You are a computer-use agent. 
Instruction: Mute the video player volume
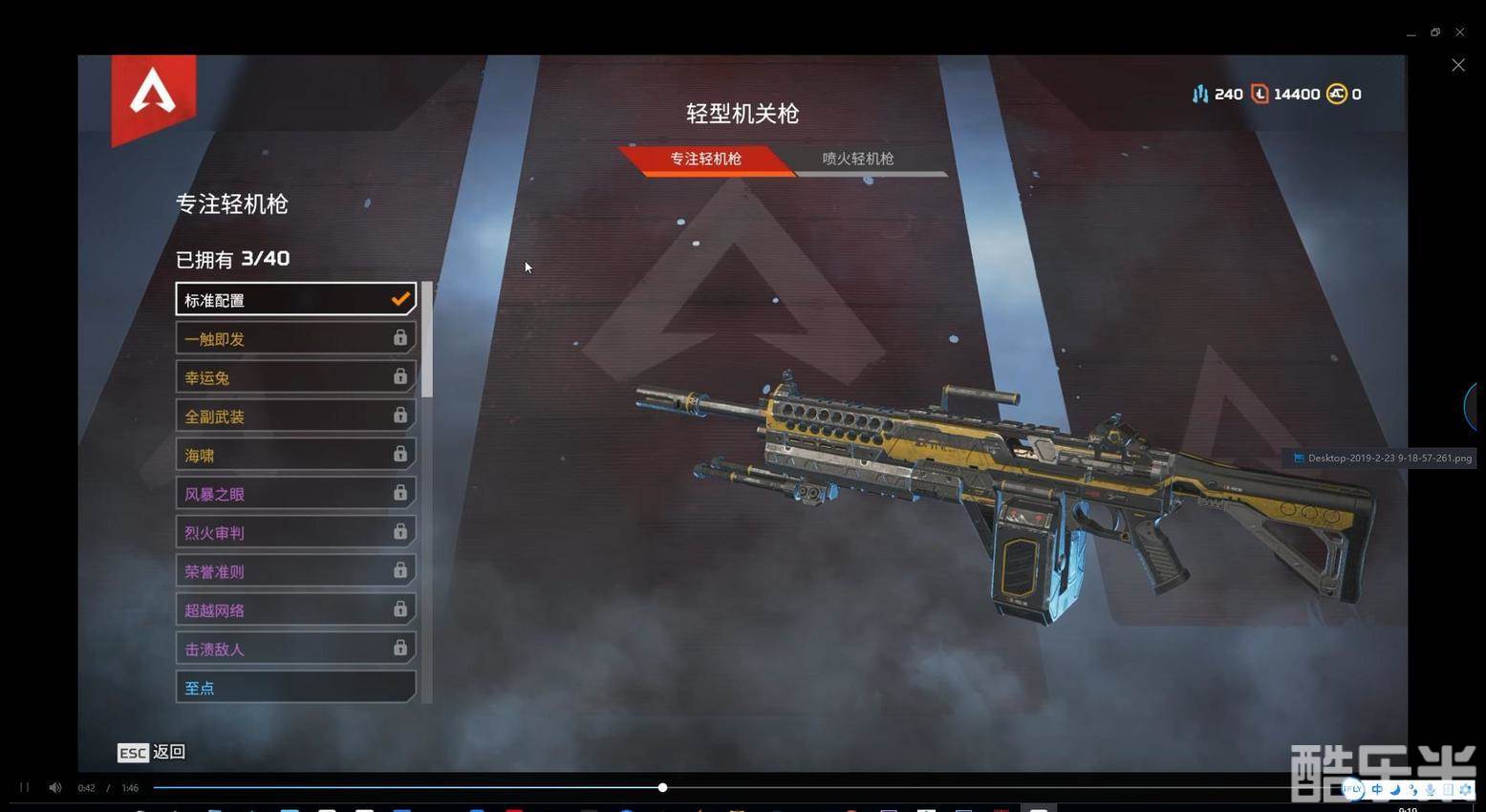[55, 787]
